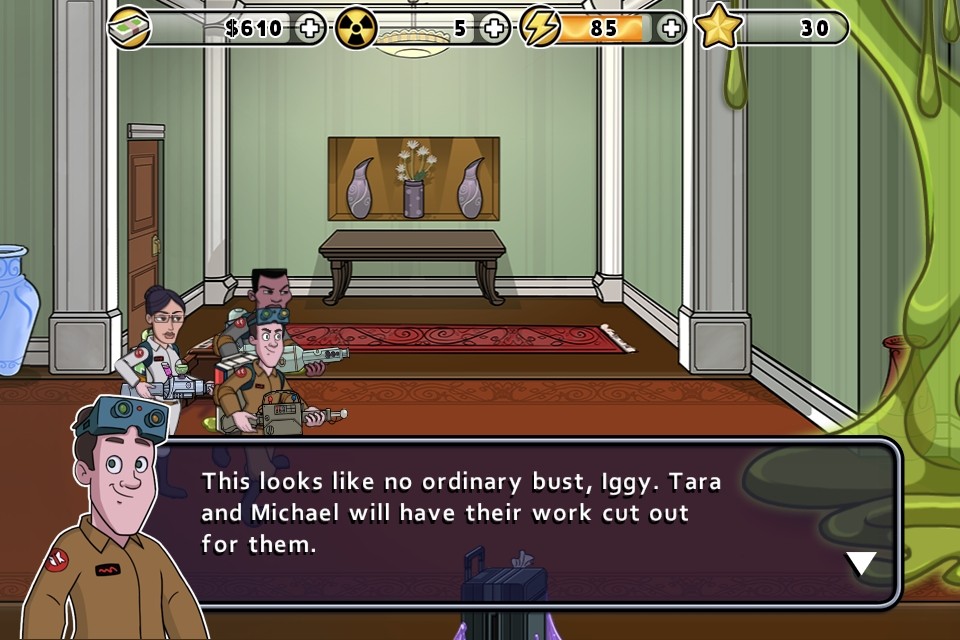Viewport: 960px width, 640px height.
Task: Select the radiation symbol icon
Action: [x=356, y=28]
